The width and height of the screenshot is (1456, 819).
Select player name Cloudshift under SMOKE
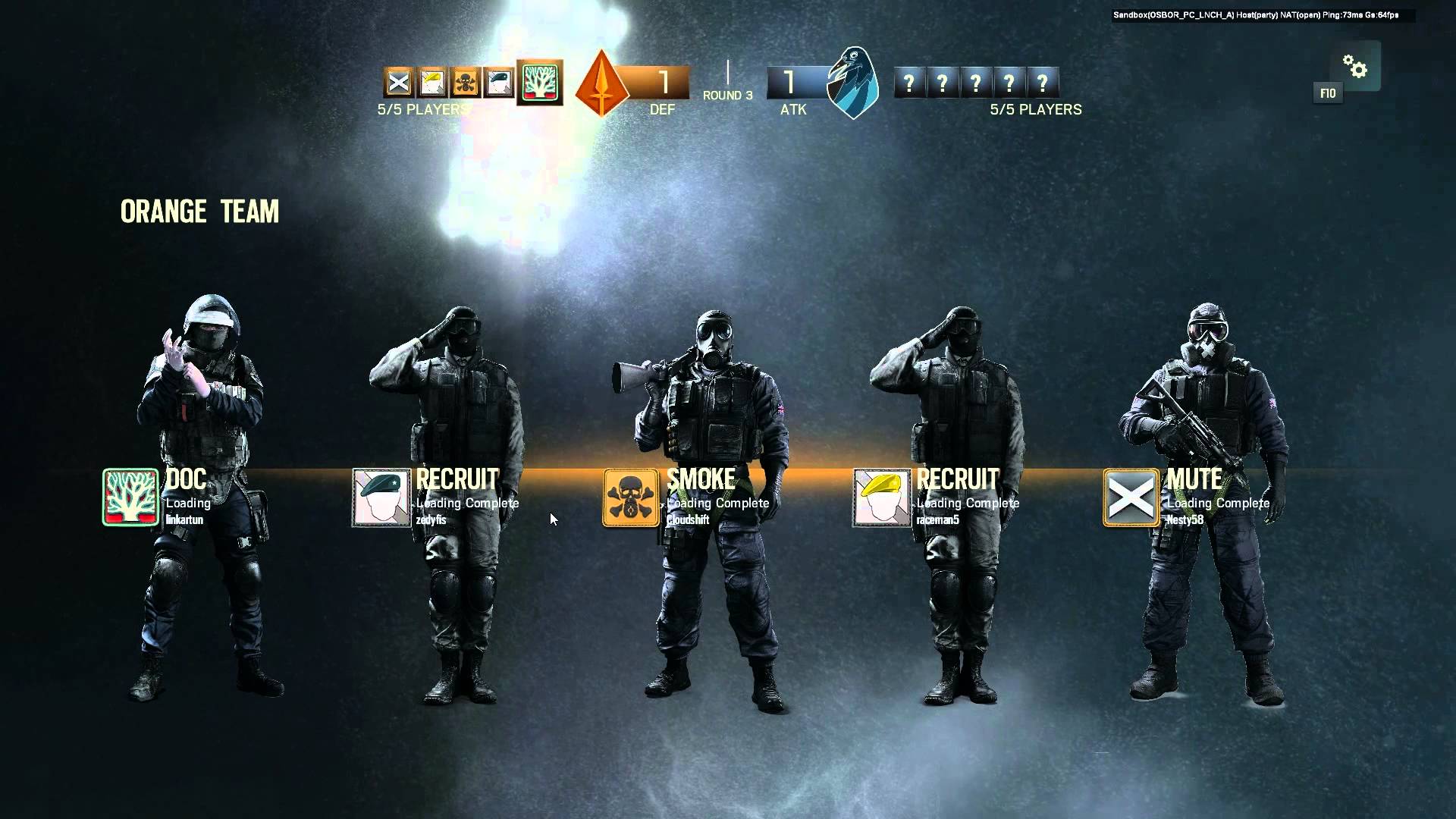click(x=686, y=520)
